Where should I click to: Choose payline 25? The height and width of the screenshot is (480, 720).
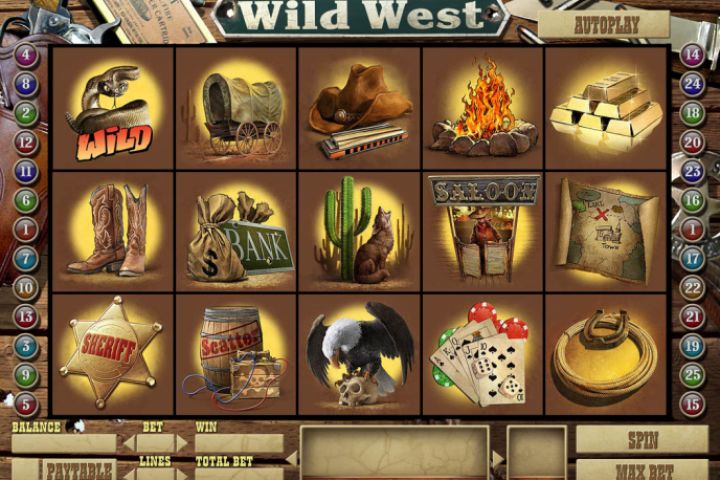pyautogui.click(x=692, y=375)
